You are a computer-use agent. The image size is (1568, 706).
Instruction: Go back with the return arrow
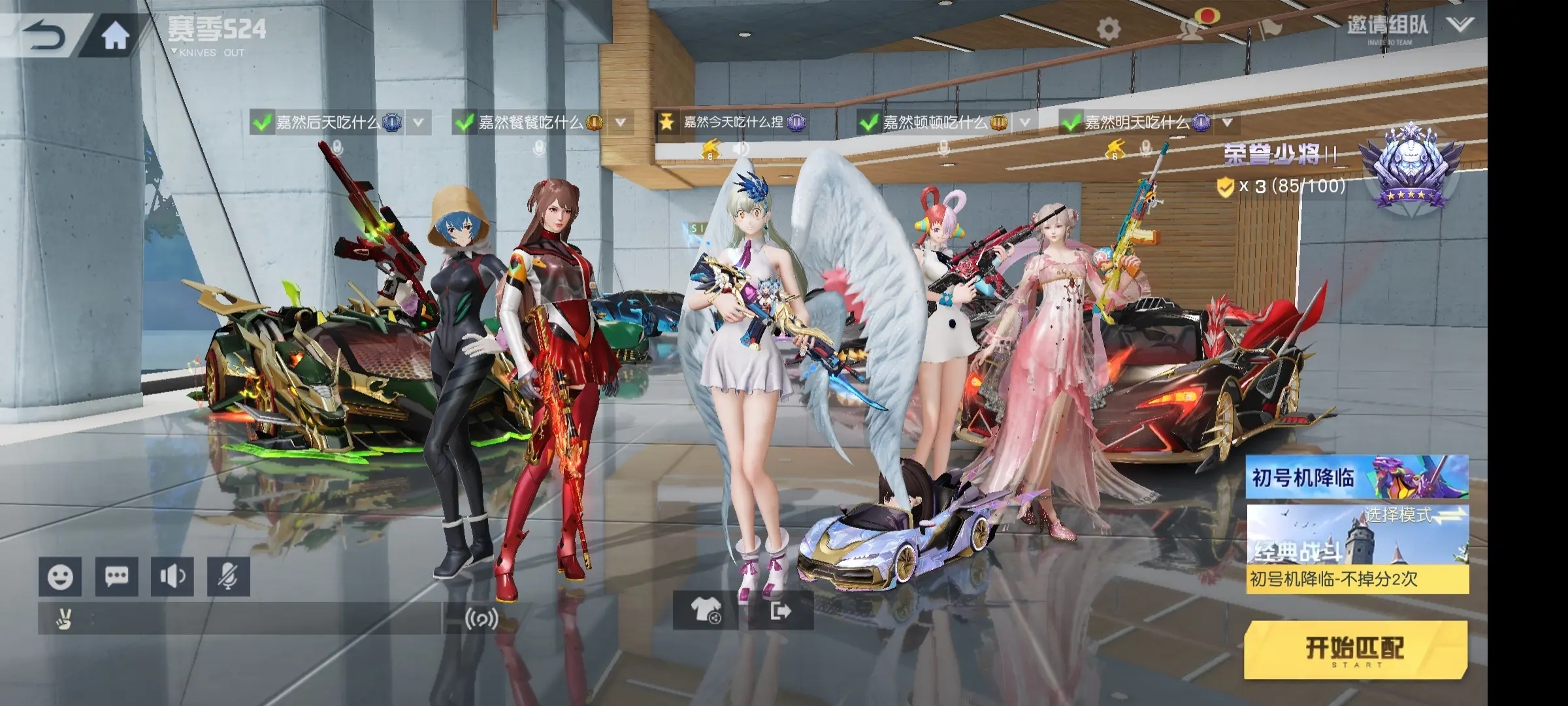[44, 35]
